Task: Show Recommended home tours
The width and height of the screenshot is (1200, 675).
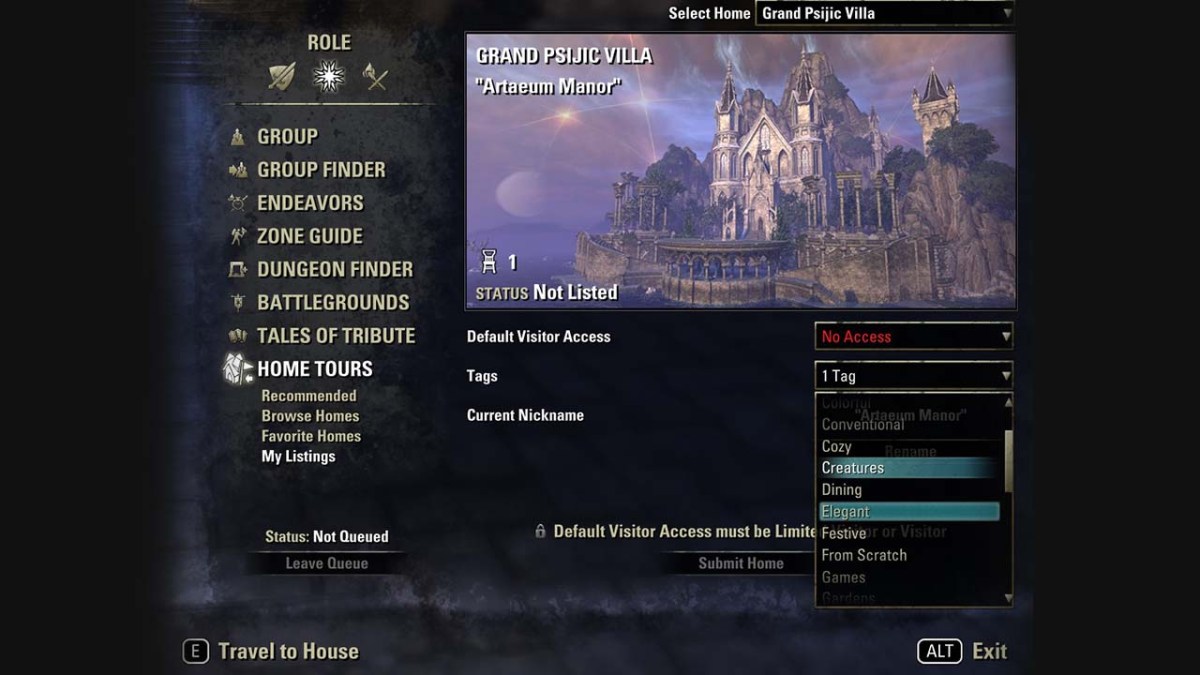Action: [x=309, y=396]
